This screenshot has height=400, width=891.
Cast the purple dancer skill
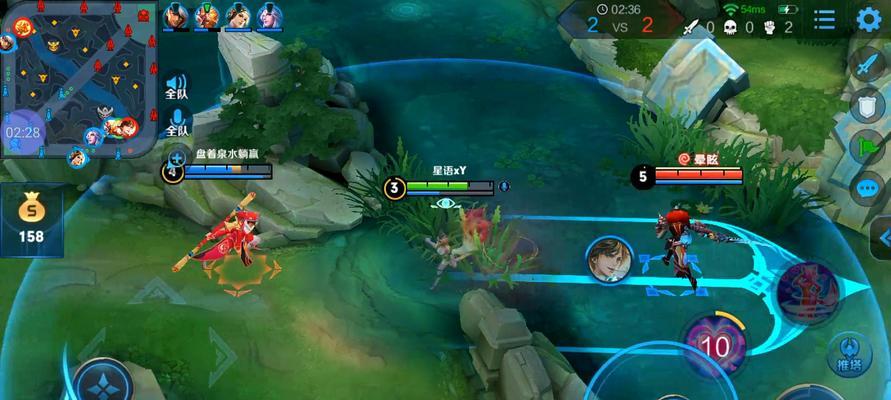click(x=806, y=292)
